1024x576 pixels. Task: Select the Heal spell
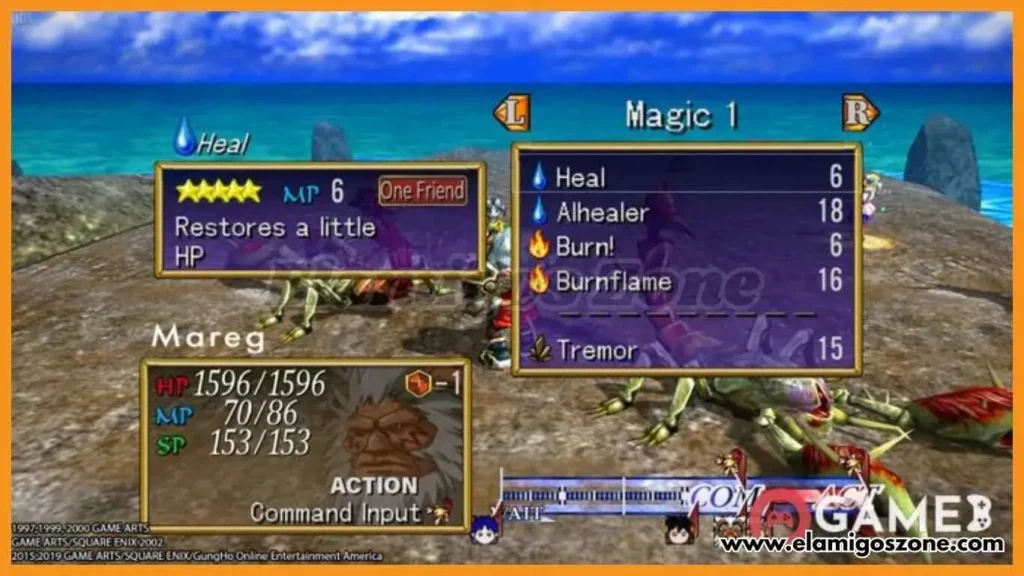tap(581, 178)
